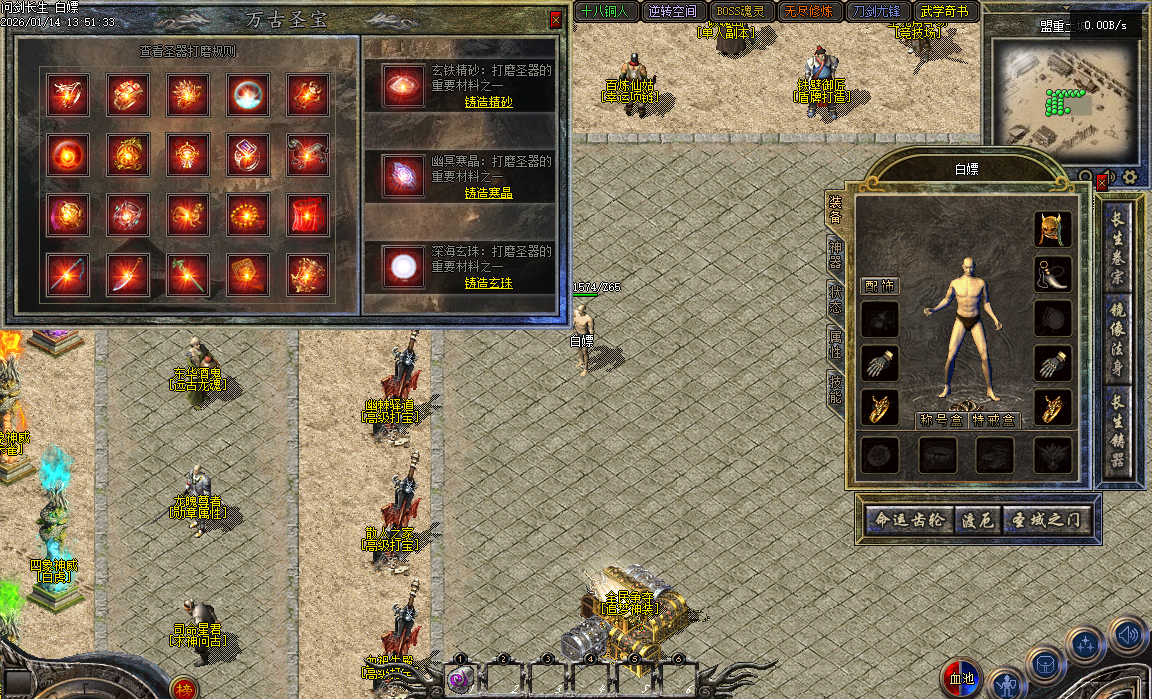The image size is (1152, 699).
Task: Open the 武学奇书 button
Action: 945,12
